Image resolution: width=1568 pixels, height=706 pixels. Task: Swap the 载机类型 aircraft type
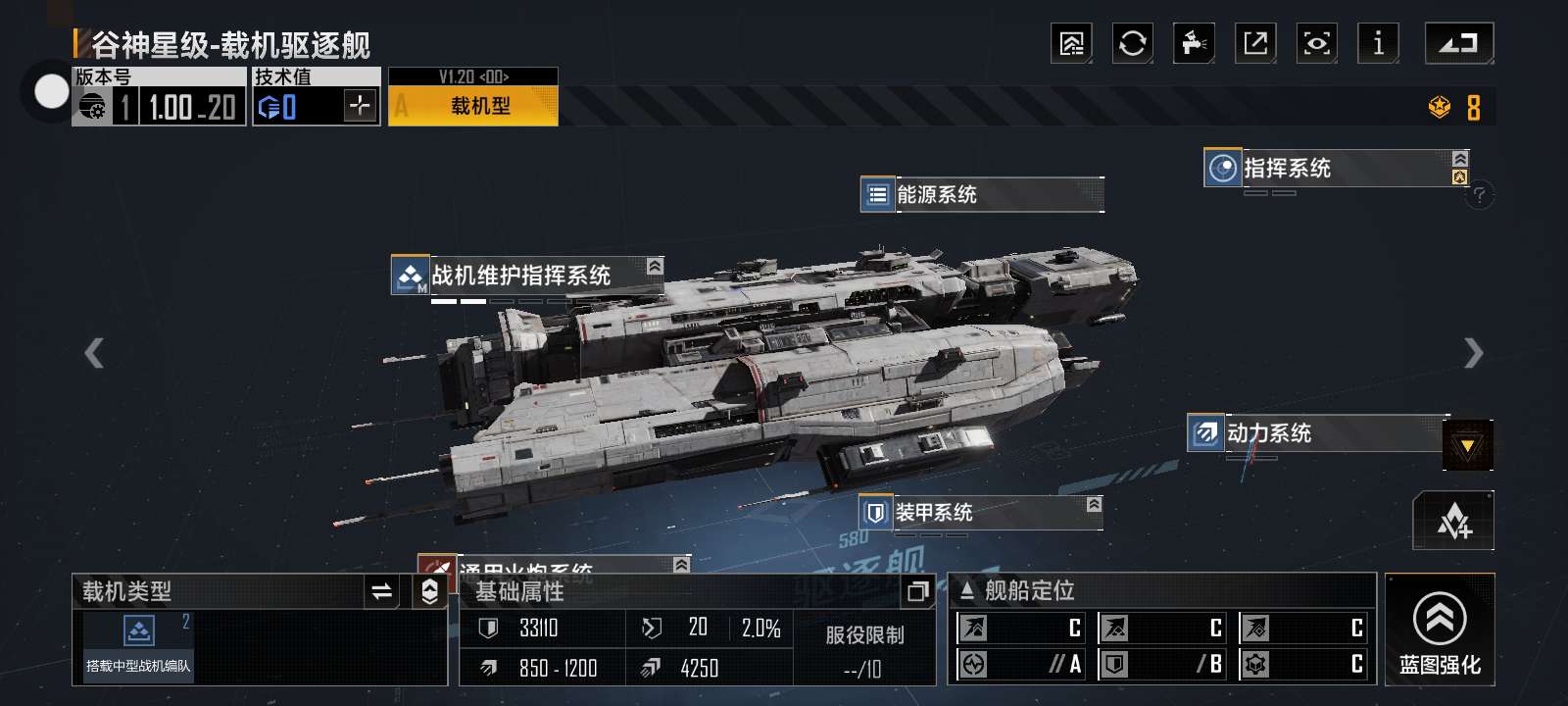(x=381, y=591)
